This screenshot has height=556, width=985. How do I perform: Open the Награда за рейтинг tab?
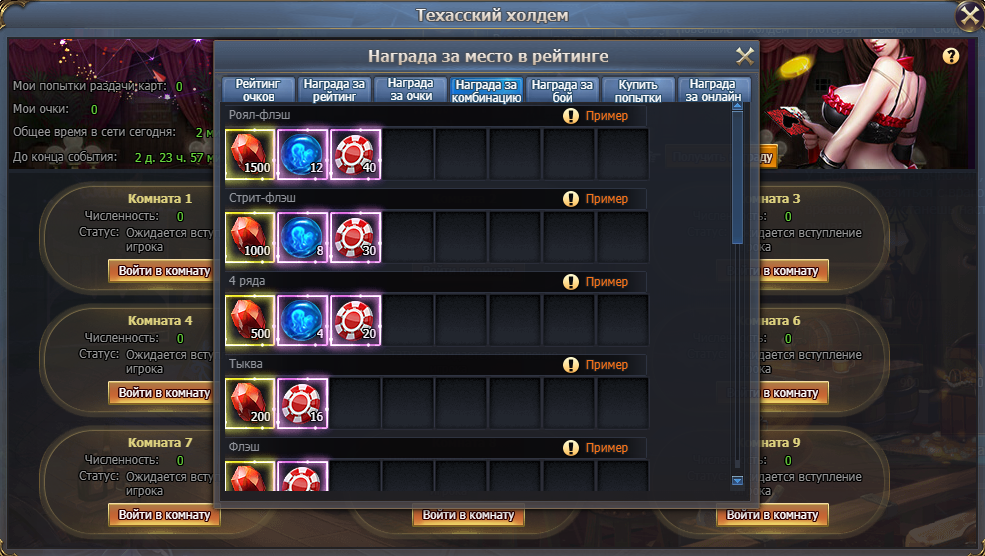[335, 90]
